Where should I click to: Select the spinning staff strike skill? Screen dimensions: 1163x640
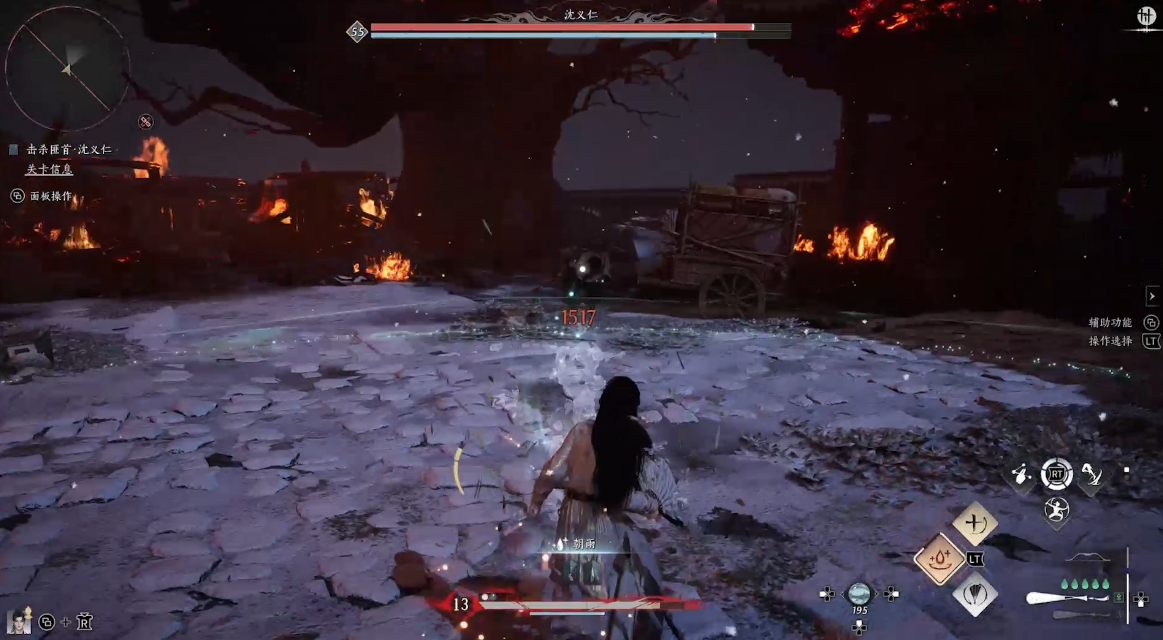[x=1022, y=476]
